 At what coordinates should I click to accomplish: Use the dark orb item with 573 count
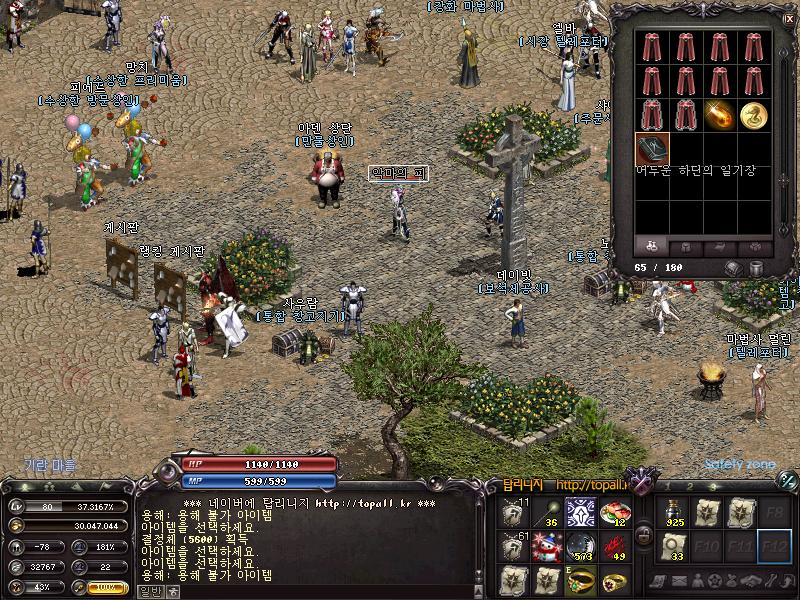[580, 546]
